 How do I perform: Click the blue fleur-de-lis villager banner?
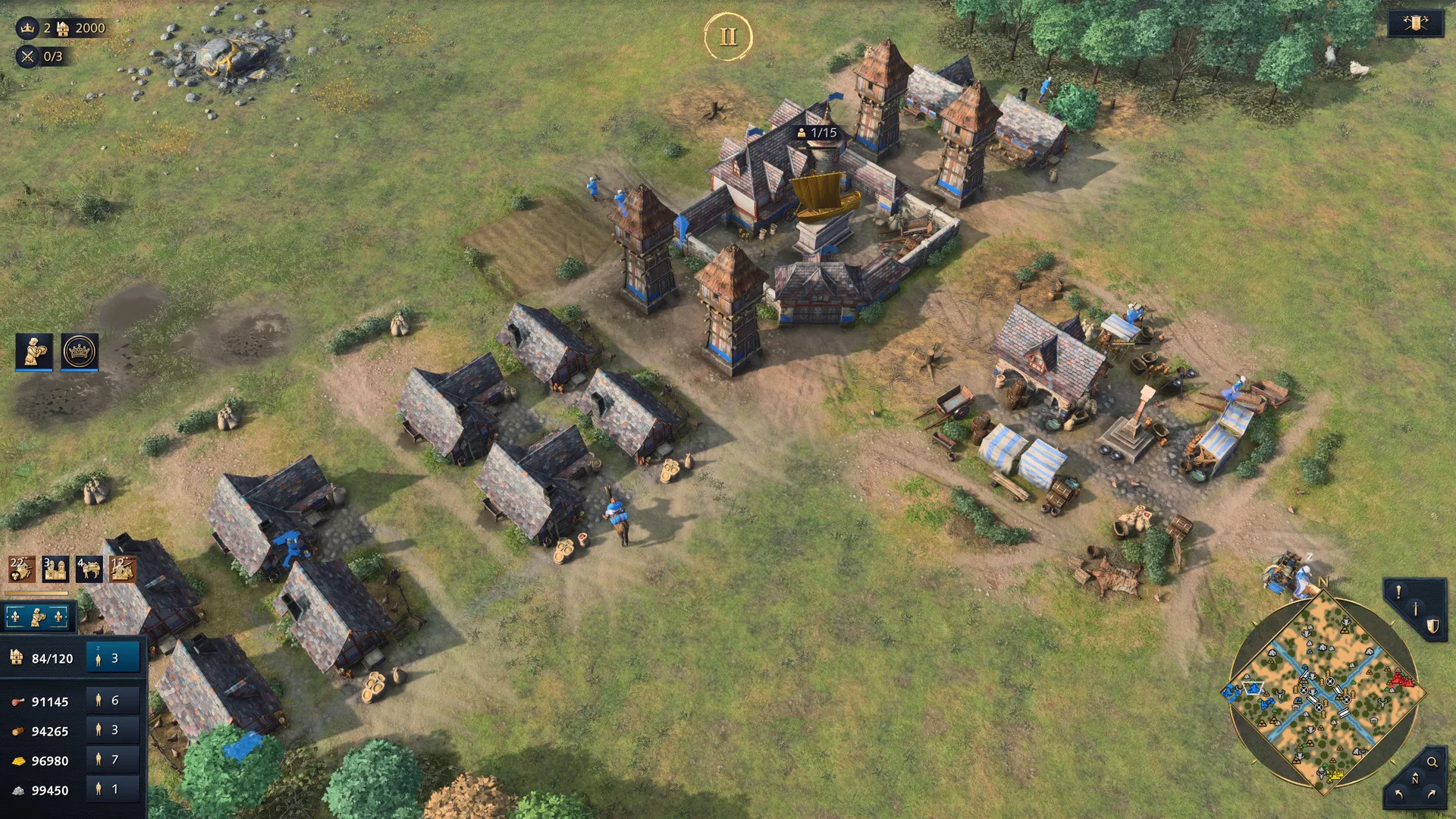38,618
